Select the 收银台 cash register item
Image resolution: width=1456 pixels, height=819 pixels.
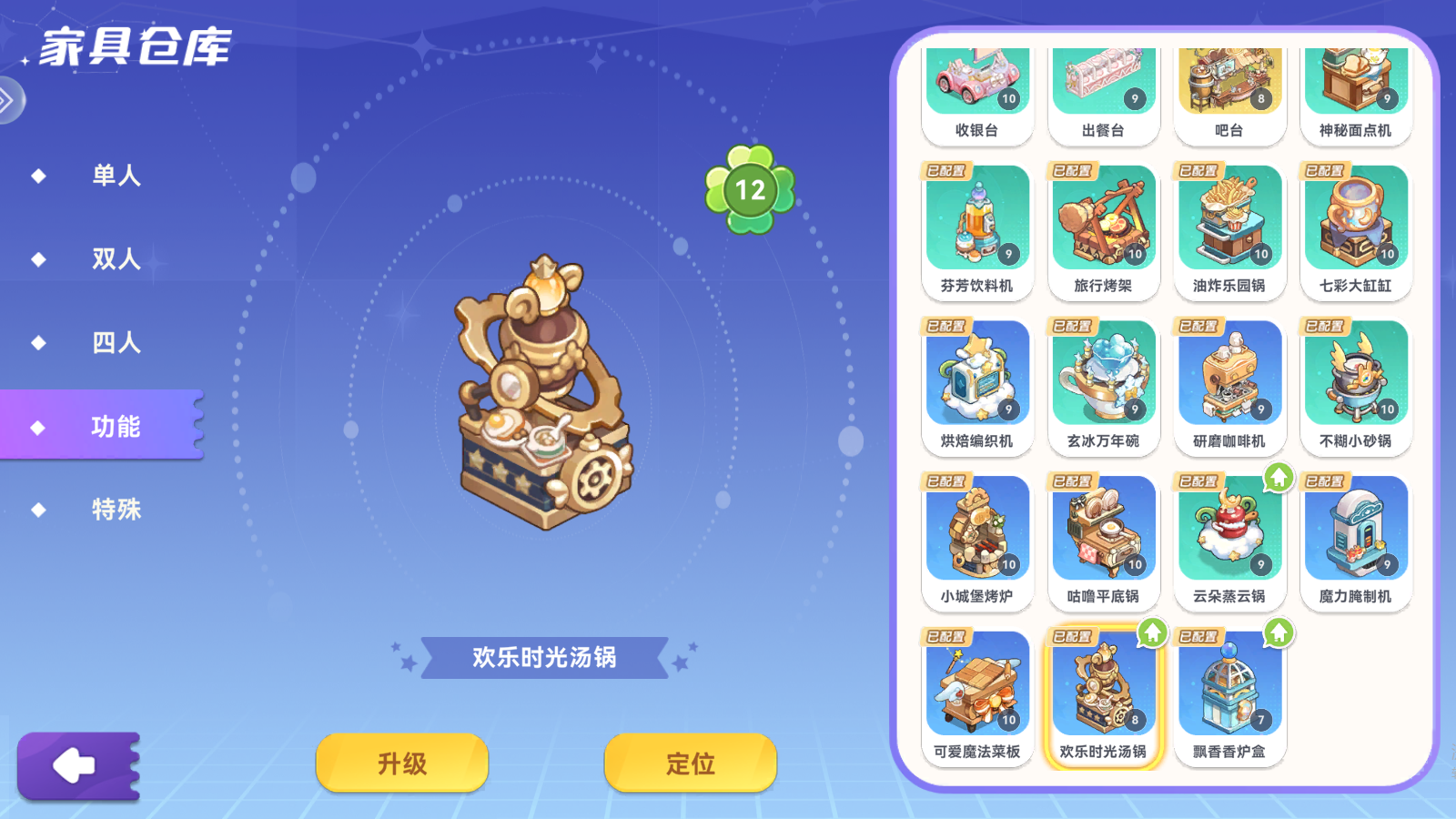976,86
